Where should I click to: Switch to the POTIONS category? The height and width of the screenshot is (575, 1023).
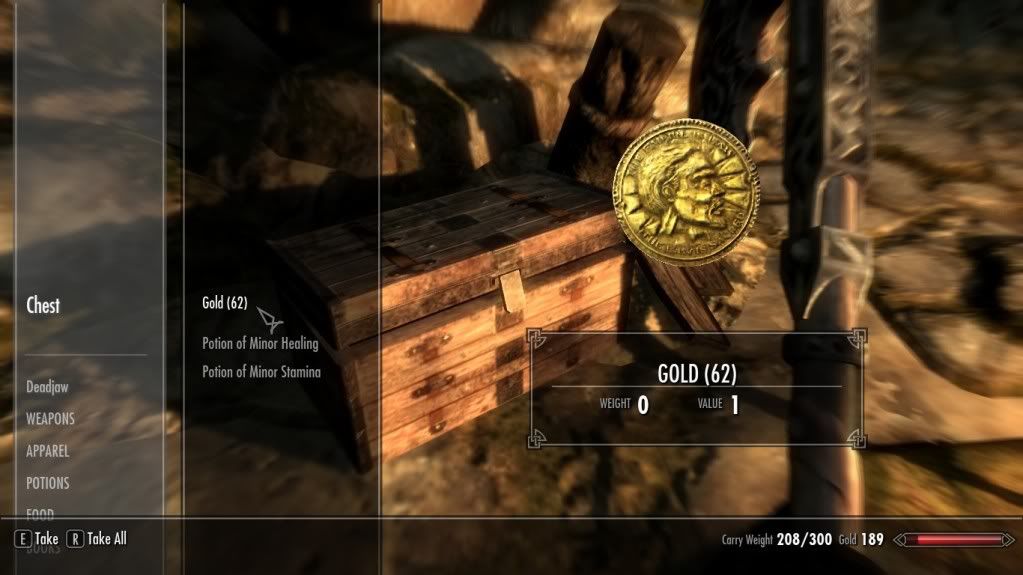click(48, 483)
